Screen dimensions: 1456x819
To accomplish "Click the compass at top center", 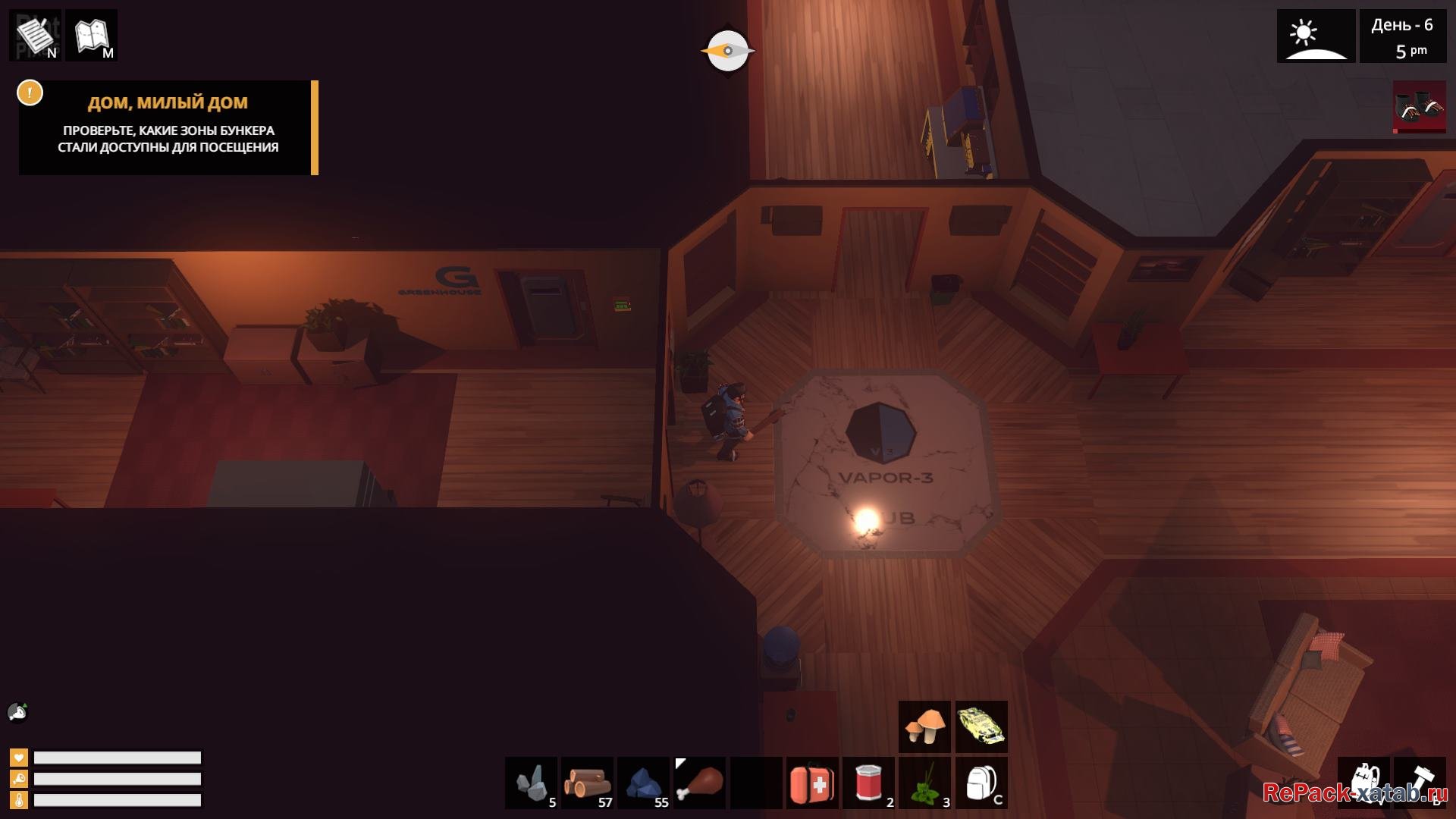I will (727, 51).
